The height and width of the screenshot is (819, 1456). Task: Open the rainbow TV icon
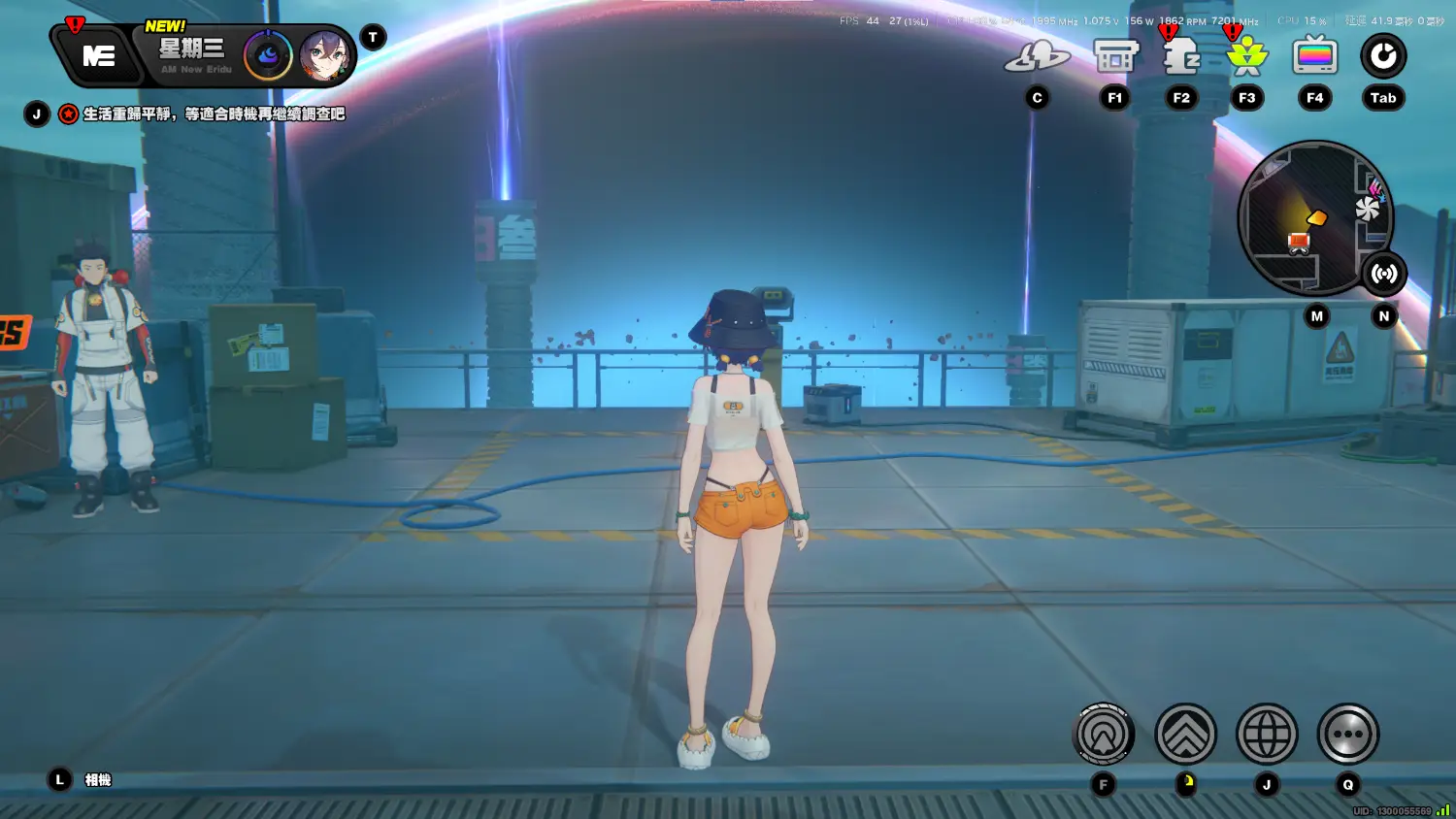click(x=1315, y=56)
